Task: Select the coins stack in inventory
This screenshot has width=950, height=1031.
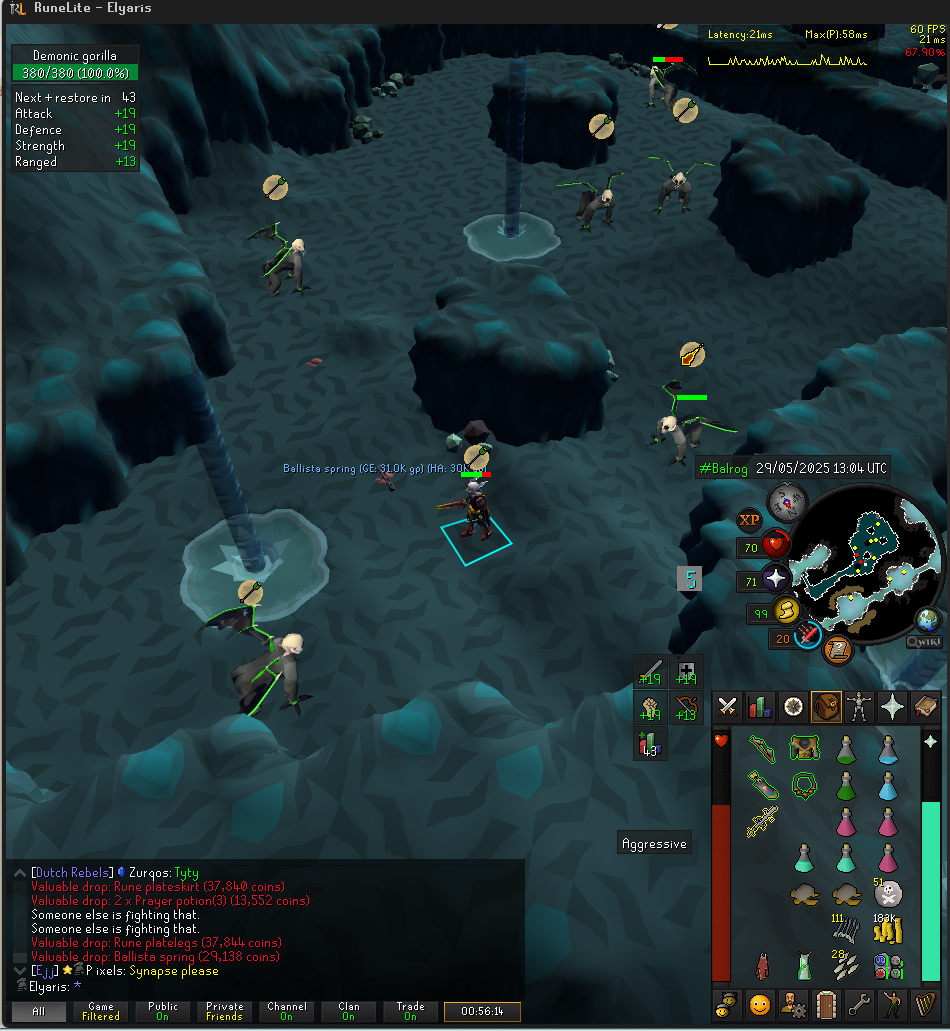Action: click(887, 931)
